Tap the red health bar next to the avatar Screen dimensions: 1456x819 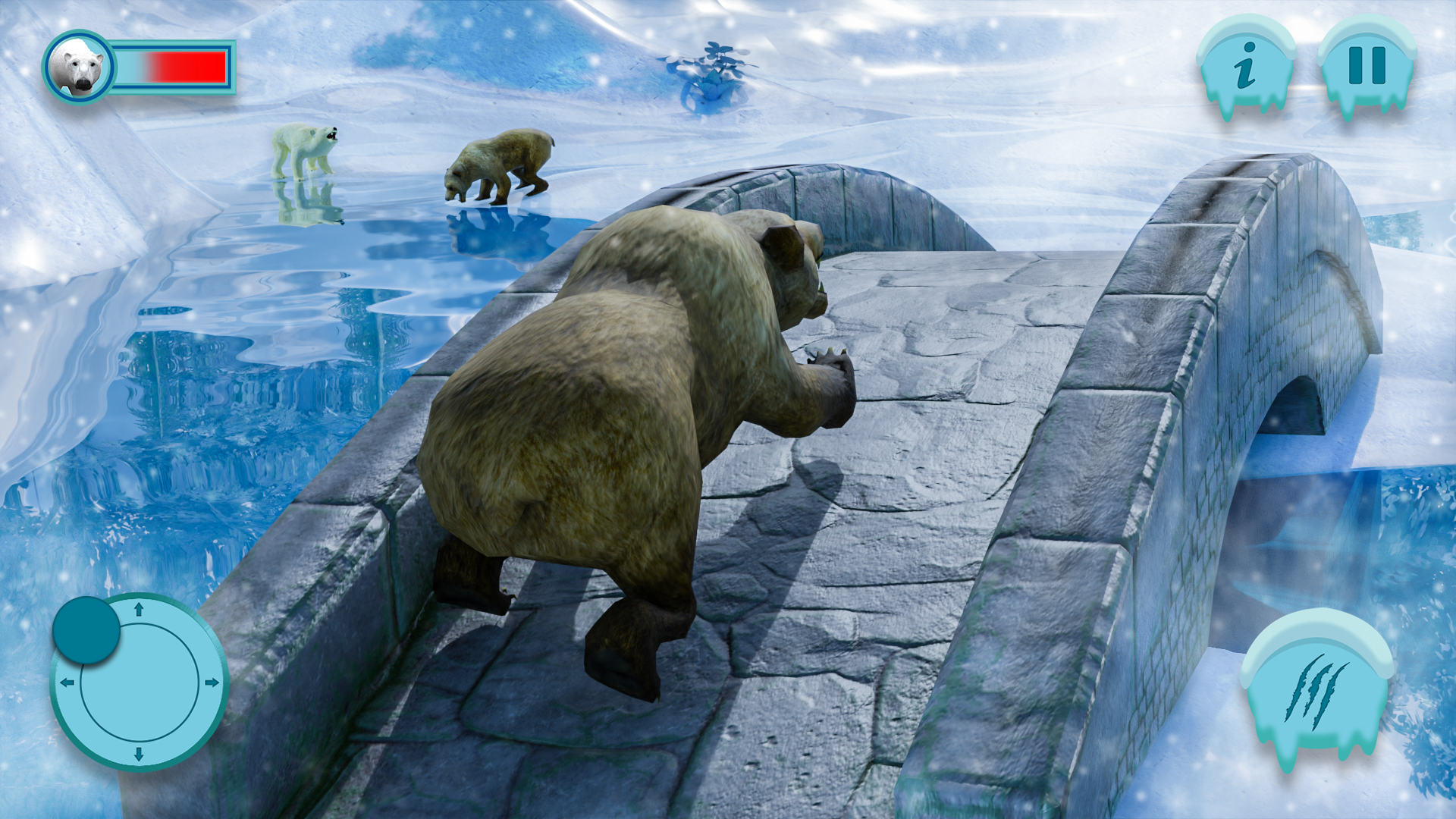[186, 67]
